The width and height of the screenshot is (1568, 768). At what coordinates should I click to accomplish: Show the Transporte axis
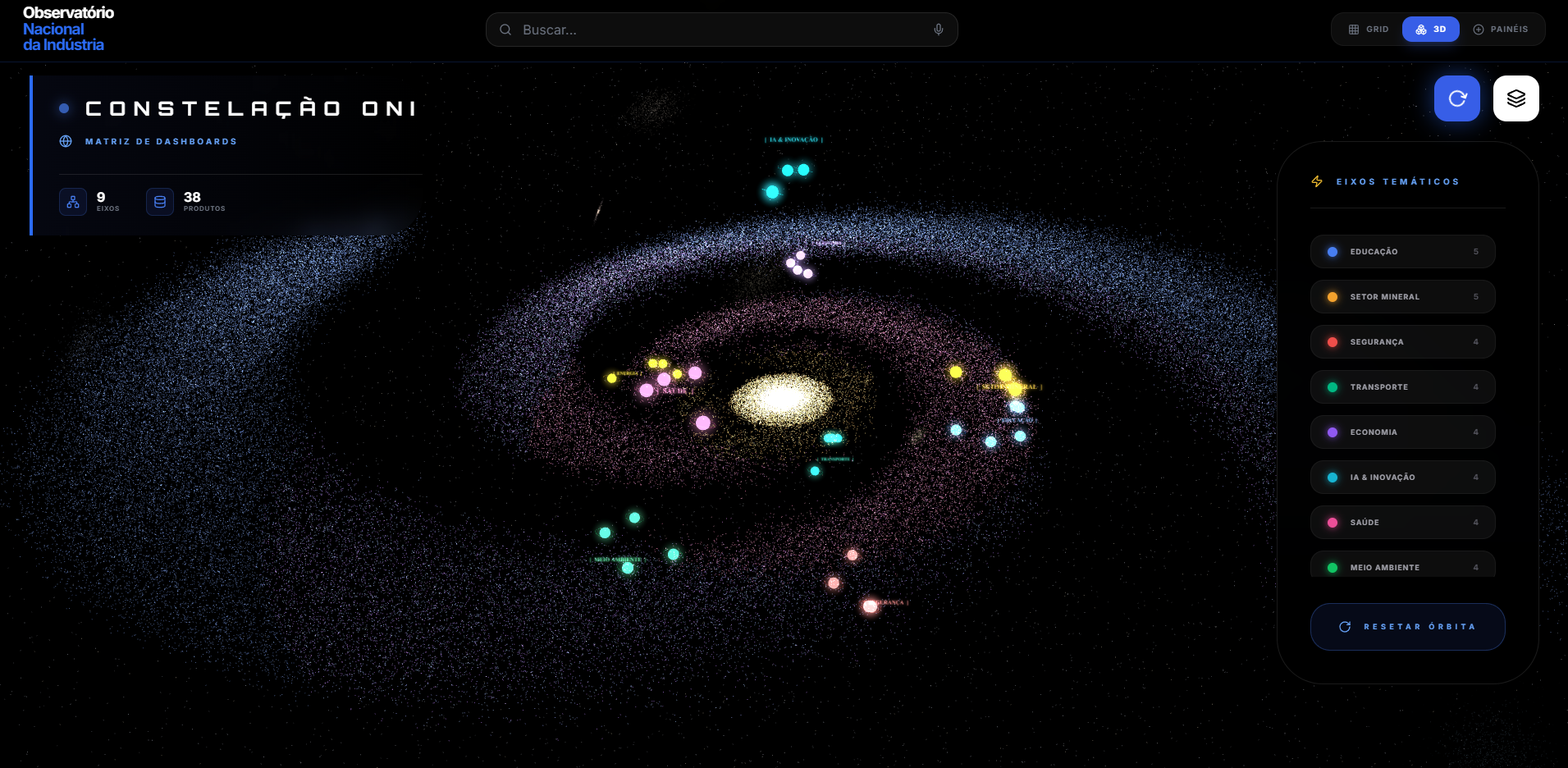coord(1402,387)
